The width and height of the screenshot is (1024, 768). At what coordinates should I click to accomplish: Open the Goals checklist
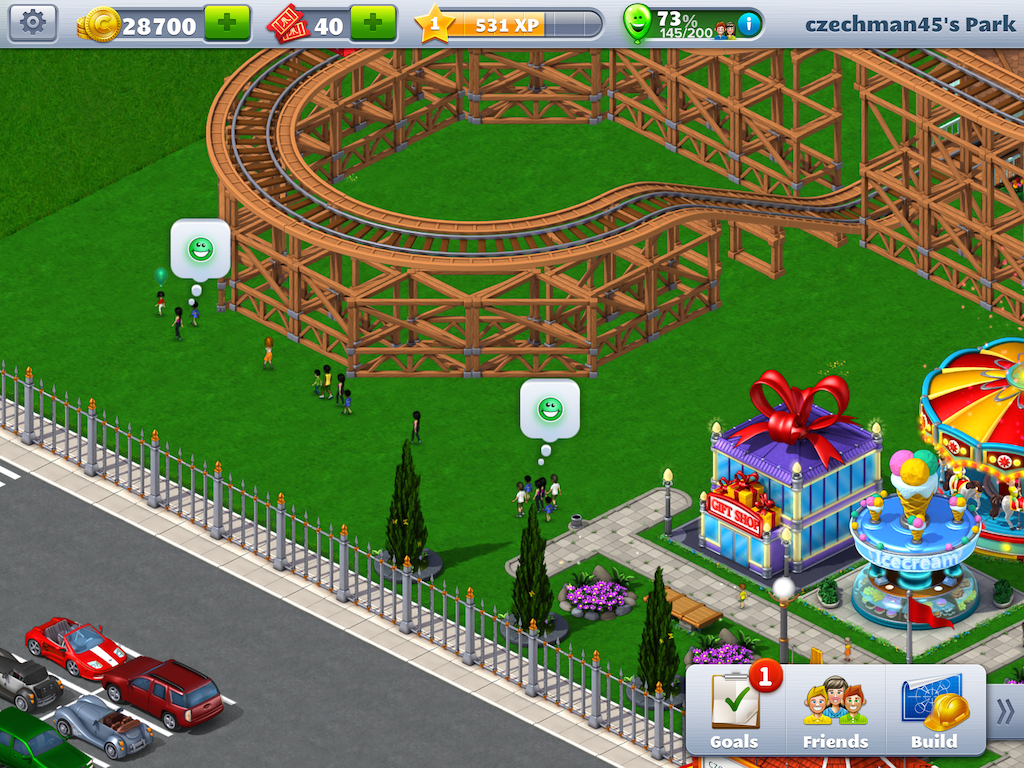pyautogui.click(x=735, y=711)
